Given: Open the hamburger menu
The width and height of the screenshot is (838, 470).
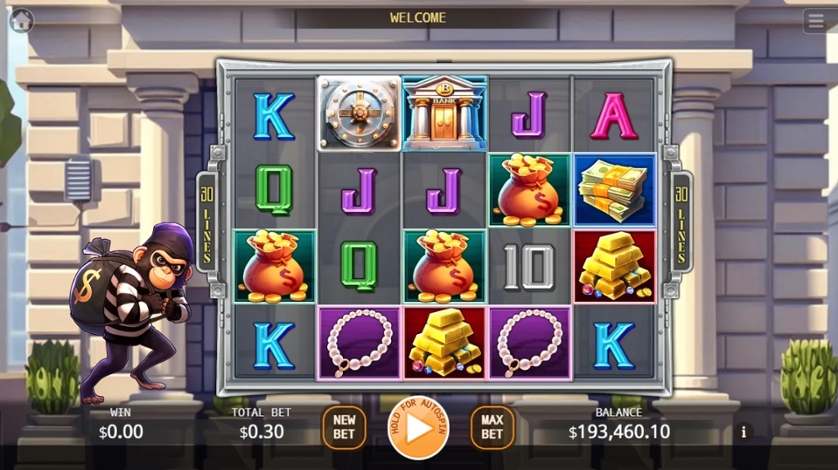Looking at the screenshot, I should pos(815,20).
